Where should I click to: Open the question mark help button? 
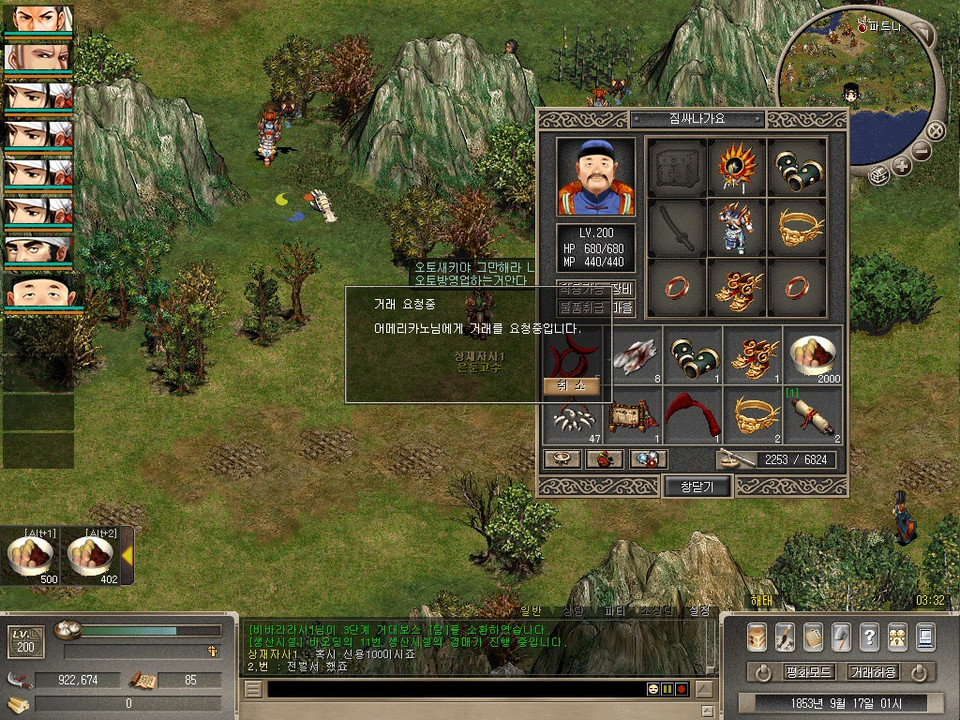869,636
